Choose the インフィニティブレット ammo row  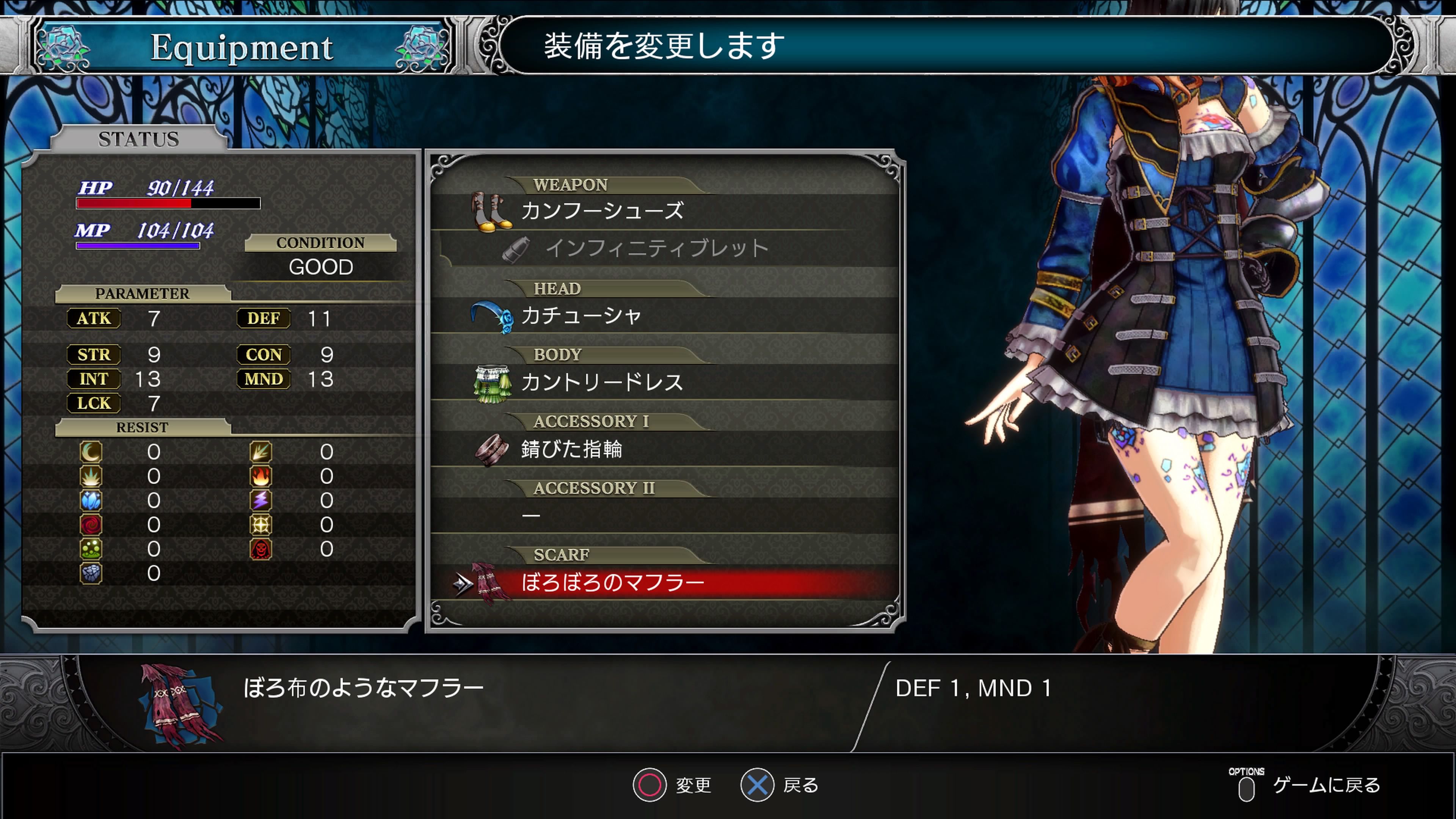point(656,249)
